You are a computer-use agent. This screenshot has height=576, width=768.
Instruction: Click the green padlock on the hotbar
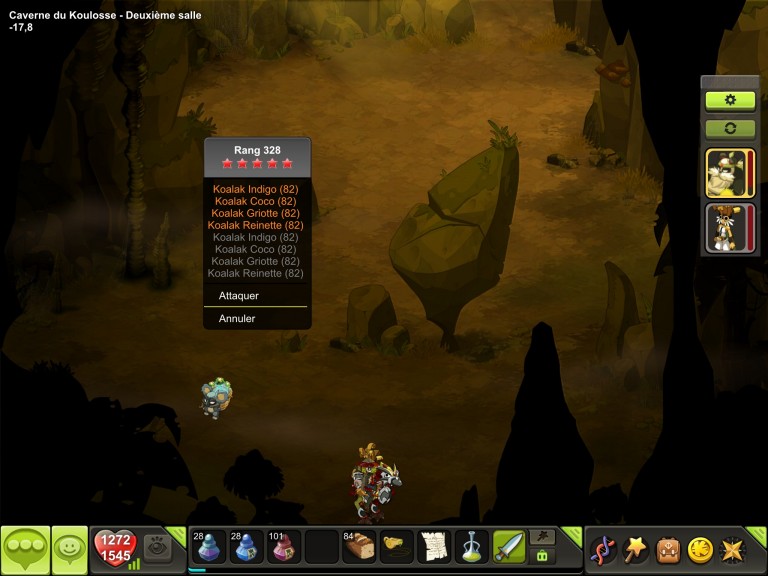(x=542, y=556)
